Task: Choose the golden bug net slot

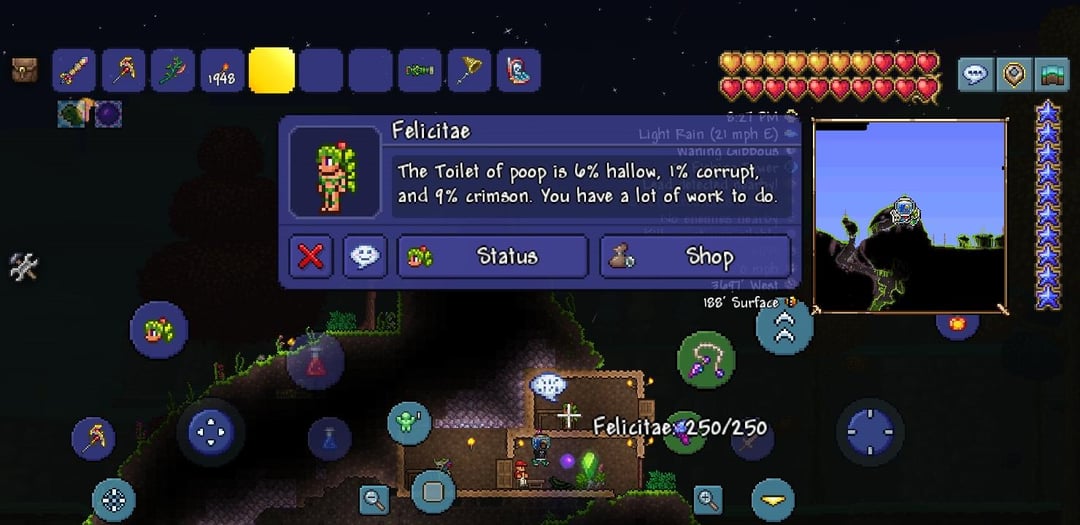Action: 469,71
